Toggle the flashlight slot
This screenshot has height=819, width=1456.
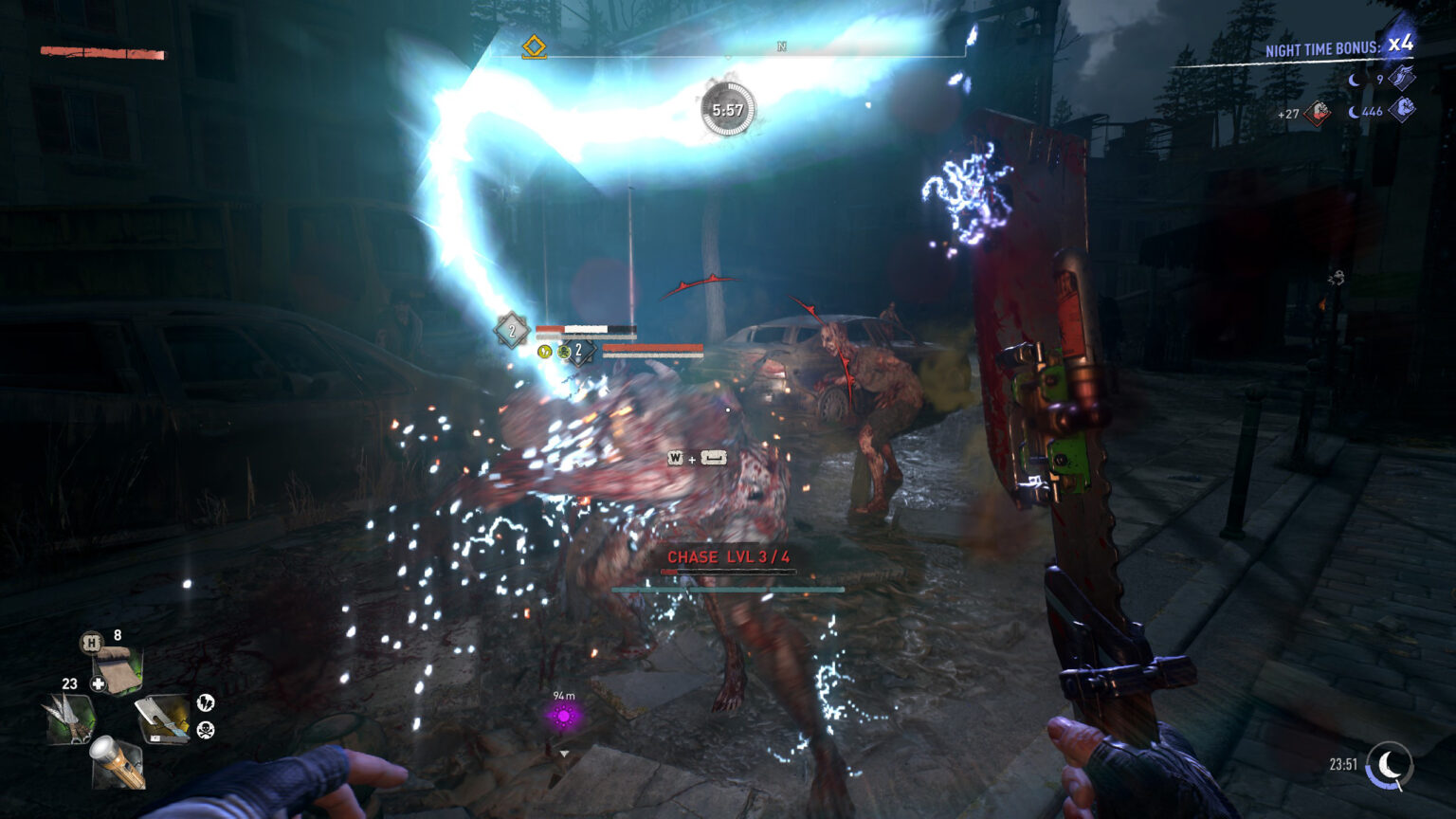pyautogui.click(x=118, y=762)
